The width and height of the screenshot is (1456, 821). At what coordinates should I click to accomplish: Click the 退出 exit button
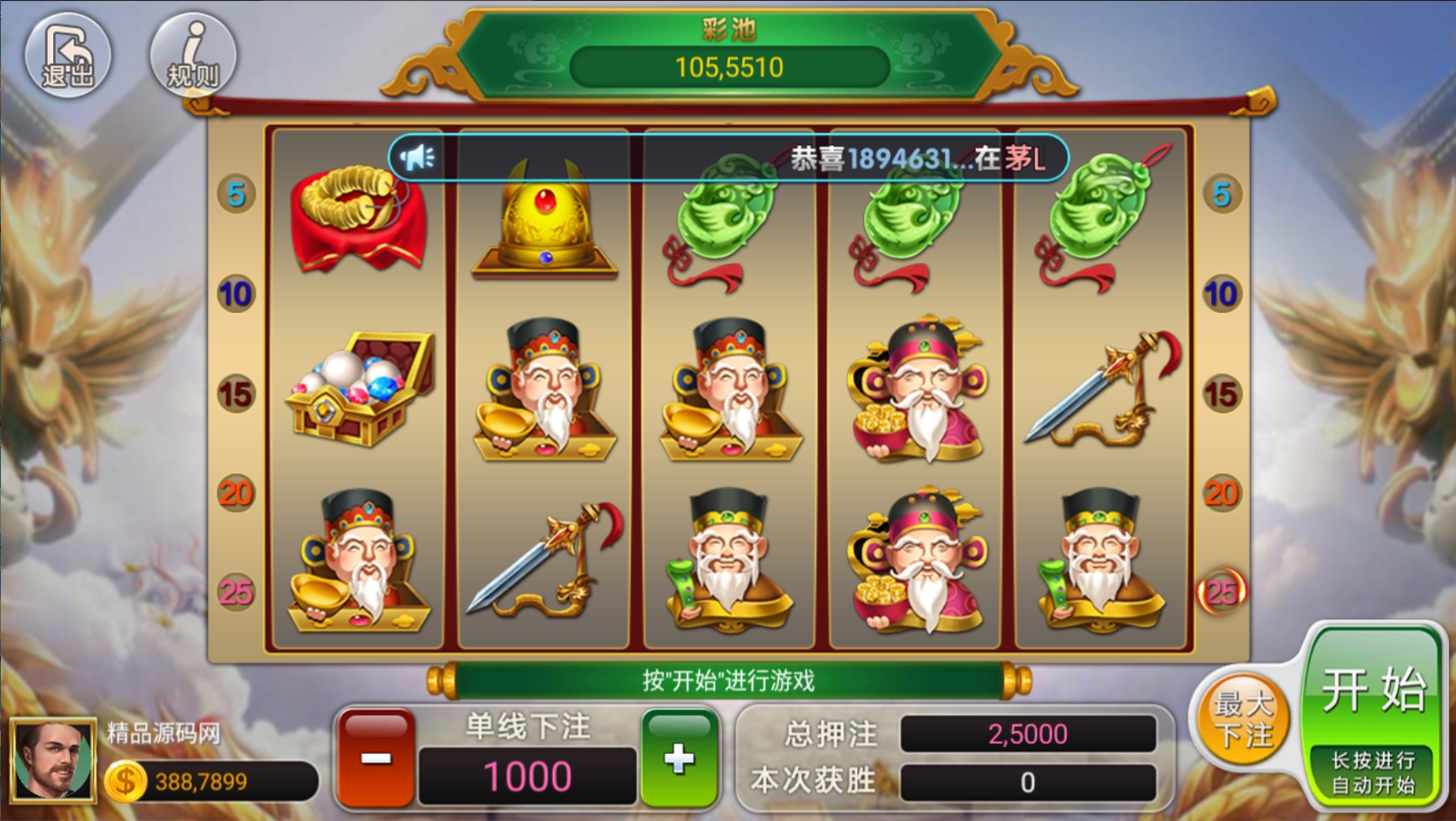67,56
